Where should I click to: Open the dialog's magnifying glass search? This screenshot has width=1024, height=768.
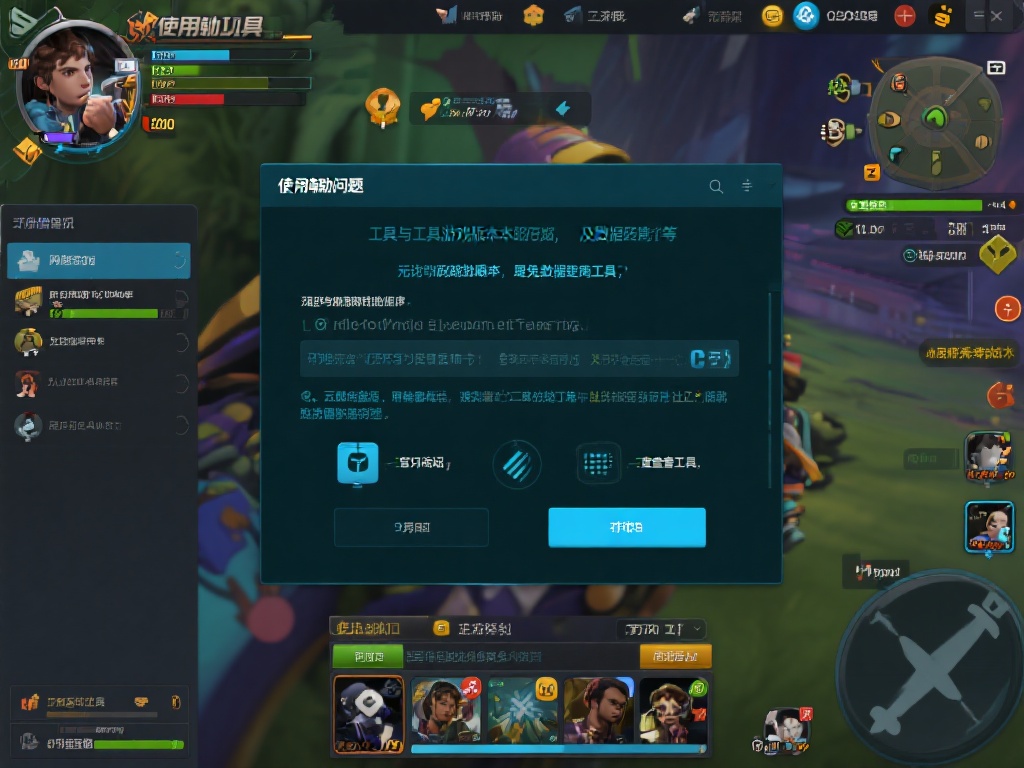(x=716, y=186)
